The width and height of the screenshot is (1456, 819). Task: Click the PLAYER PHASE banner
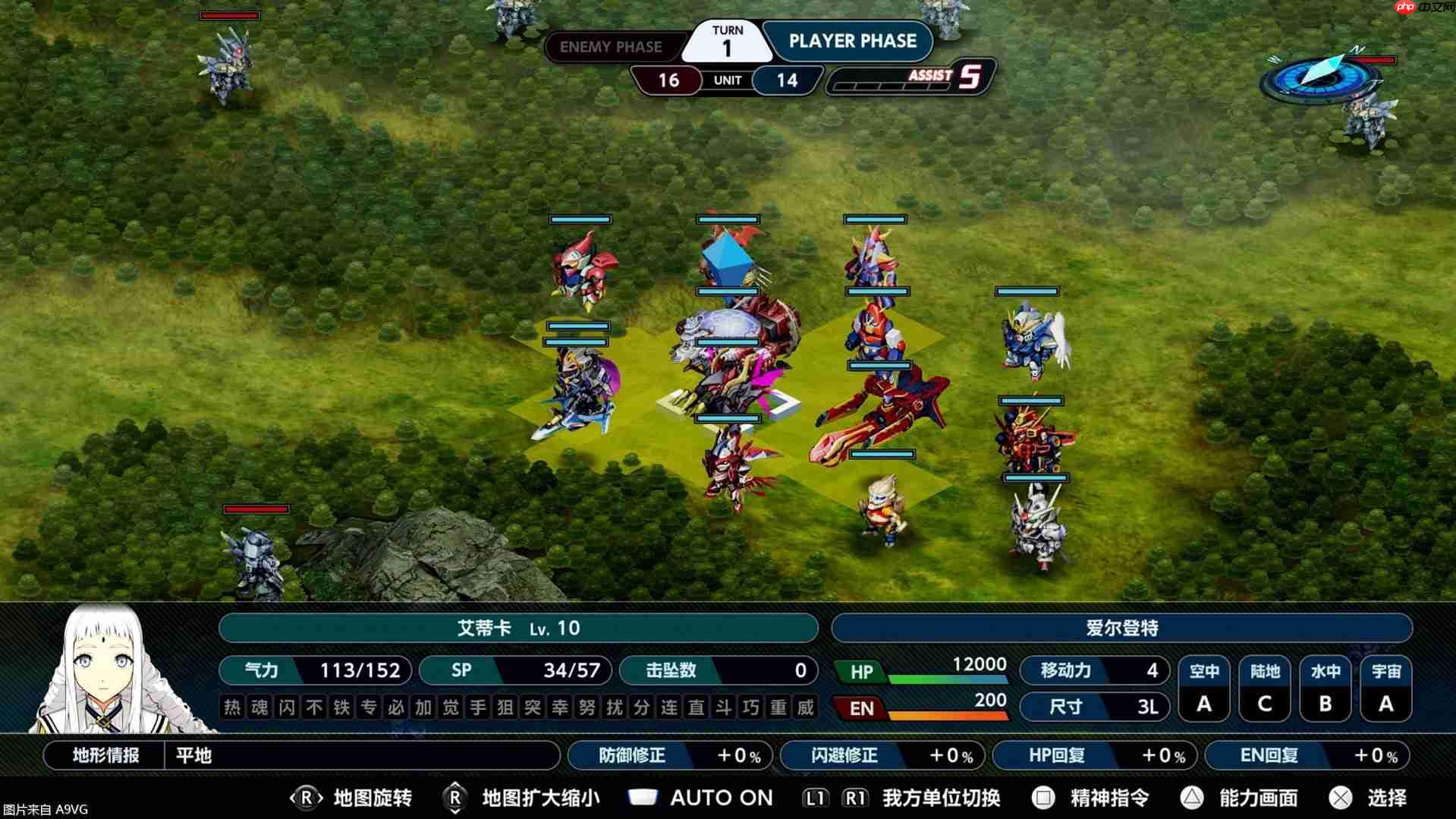coord(851,42)
